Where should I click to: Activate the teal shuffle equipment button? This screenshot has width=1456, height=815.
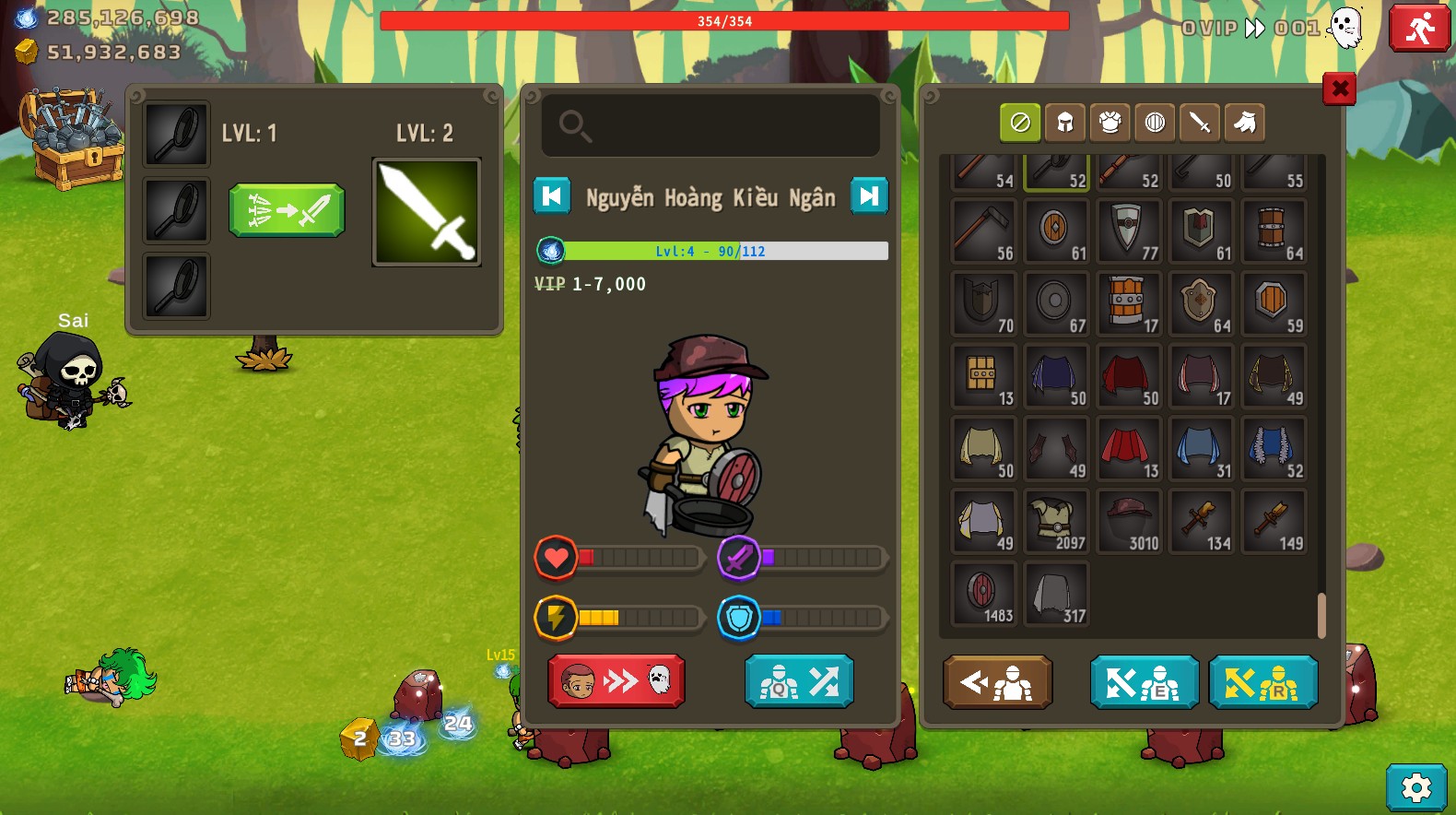coord(798,681)
